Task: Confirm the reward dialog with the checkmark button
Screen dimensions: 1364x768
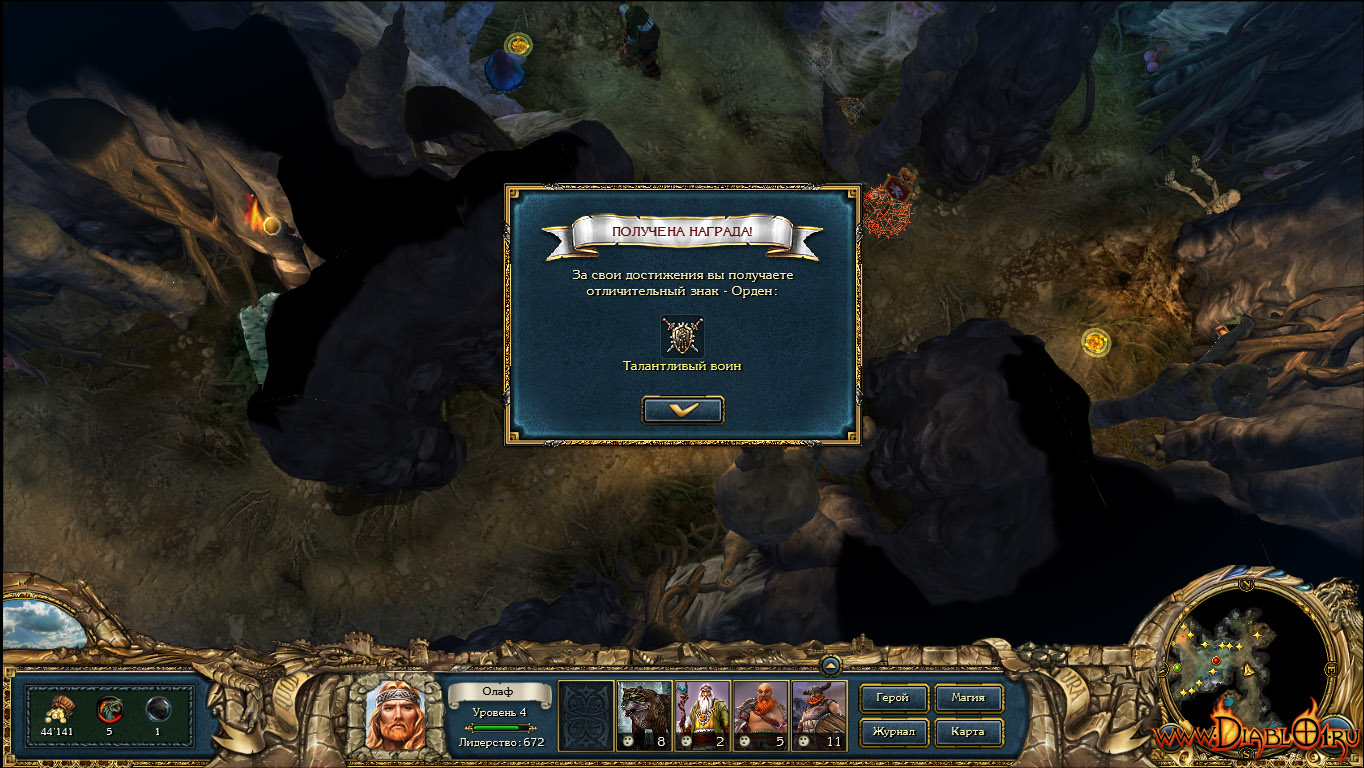Action: click(683, 409)
